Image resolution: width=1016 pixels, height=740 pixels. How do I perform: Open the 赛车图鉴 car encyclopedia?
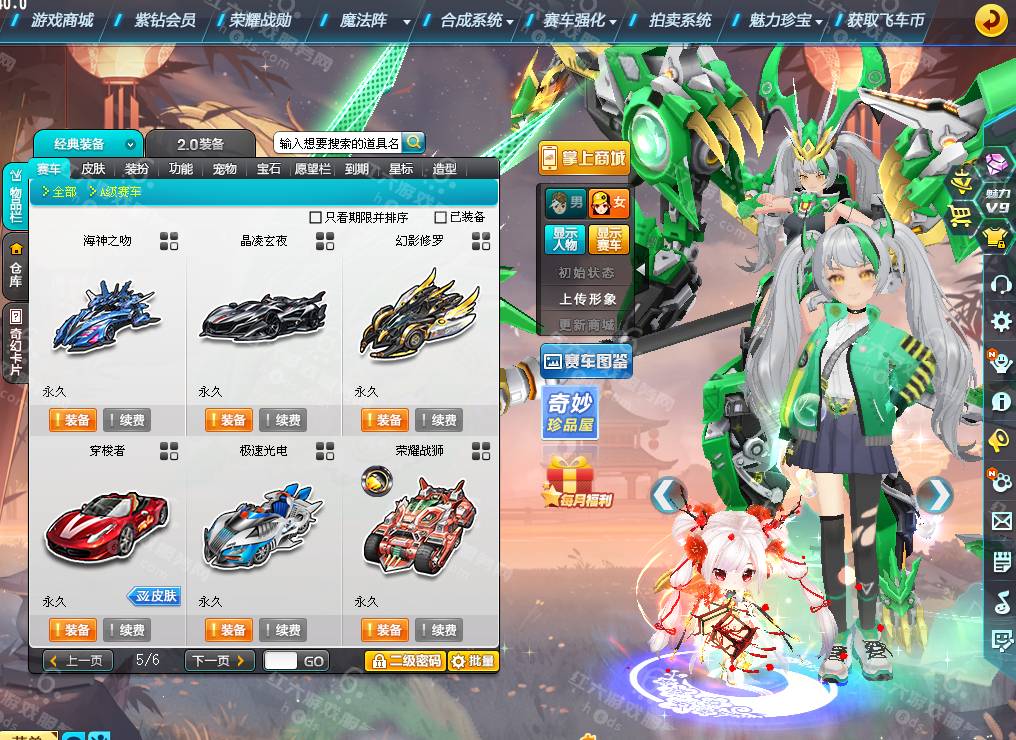coord(585,361)
